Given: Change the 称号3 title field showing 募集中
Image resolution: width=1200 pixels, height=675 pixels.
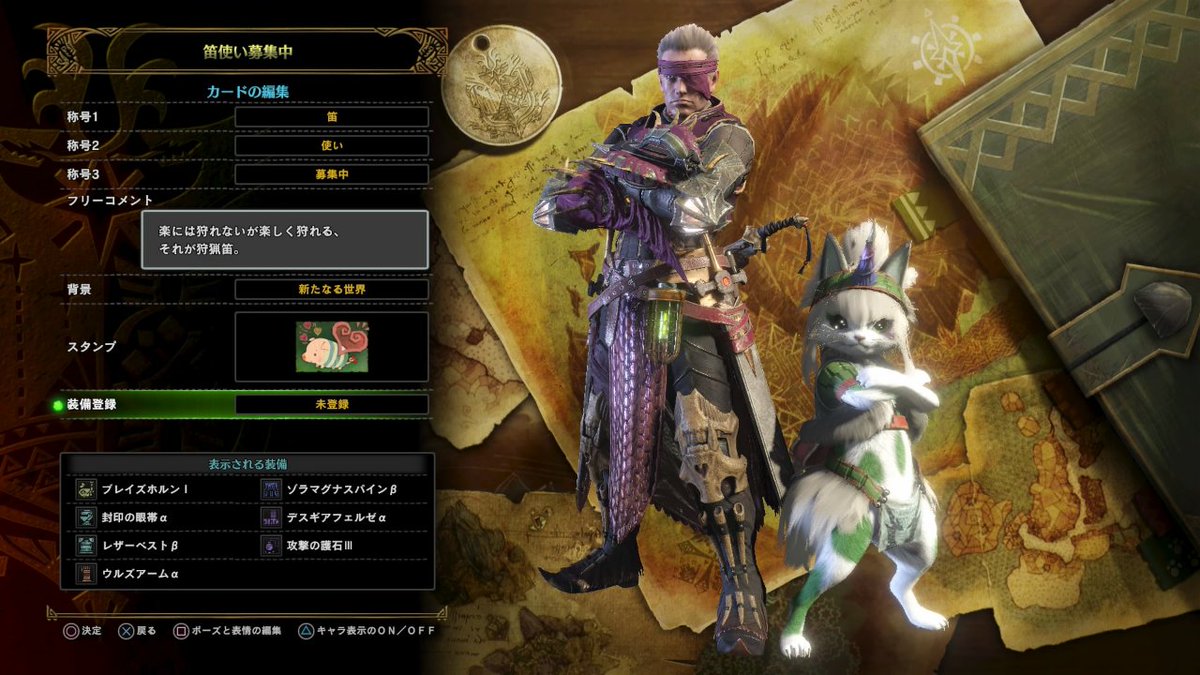Looking at the screenshot, I should click(331, 175).
